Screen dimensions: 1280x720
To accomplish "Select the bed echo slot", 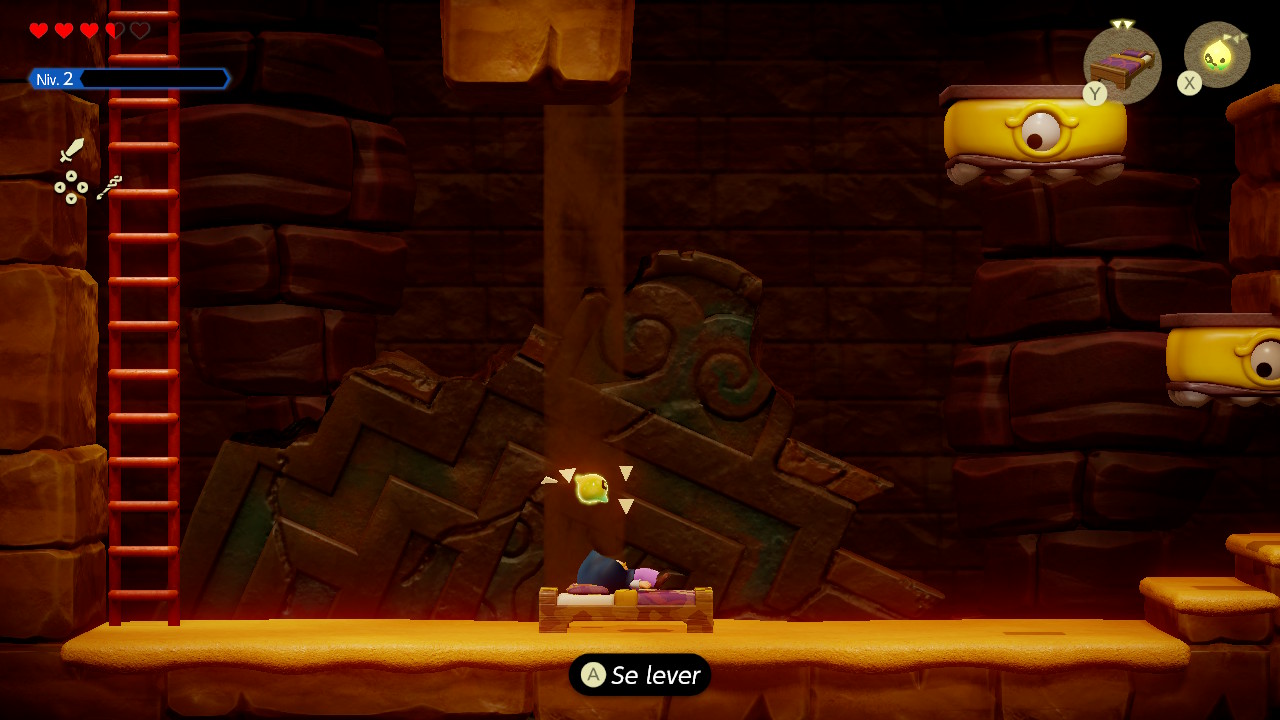I will click(x=1122, y=64).
